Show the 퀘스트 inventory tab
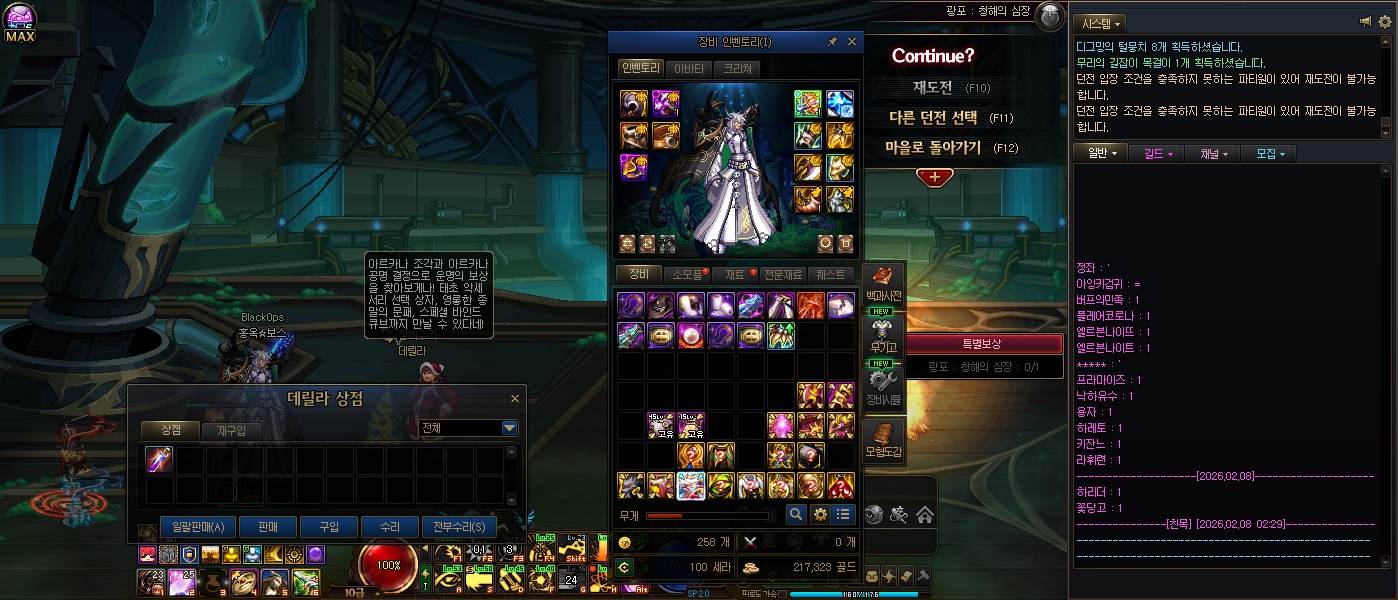Viewport: 1398px width, 600px height. (831, 274)
